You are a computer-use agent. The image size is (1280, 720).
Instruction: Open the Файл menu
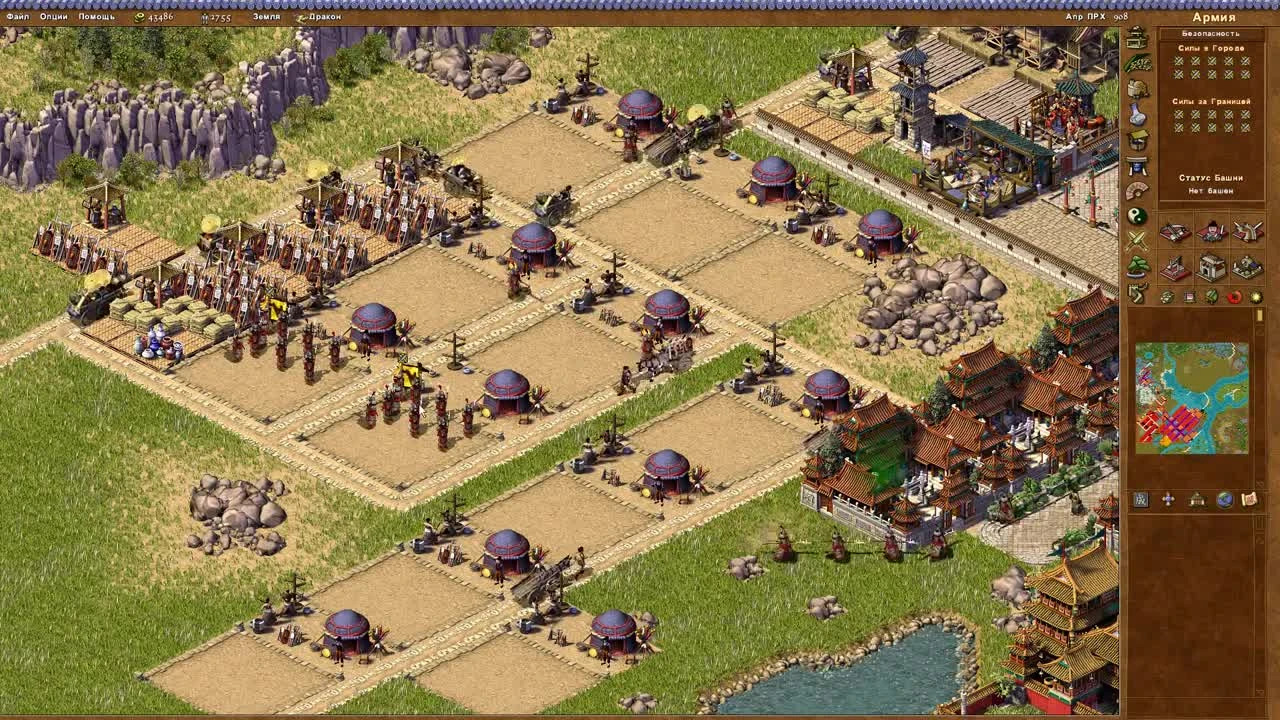click(20, 17)
